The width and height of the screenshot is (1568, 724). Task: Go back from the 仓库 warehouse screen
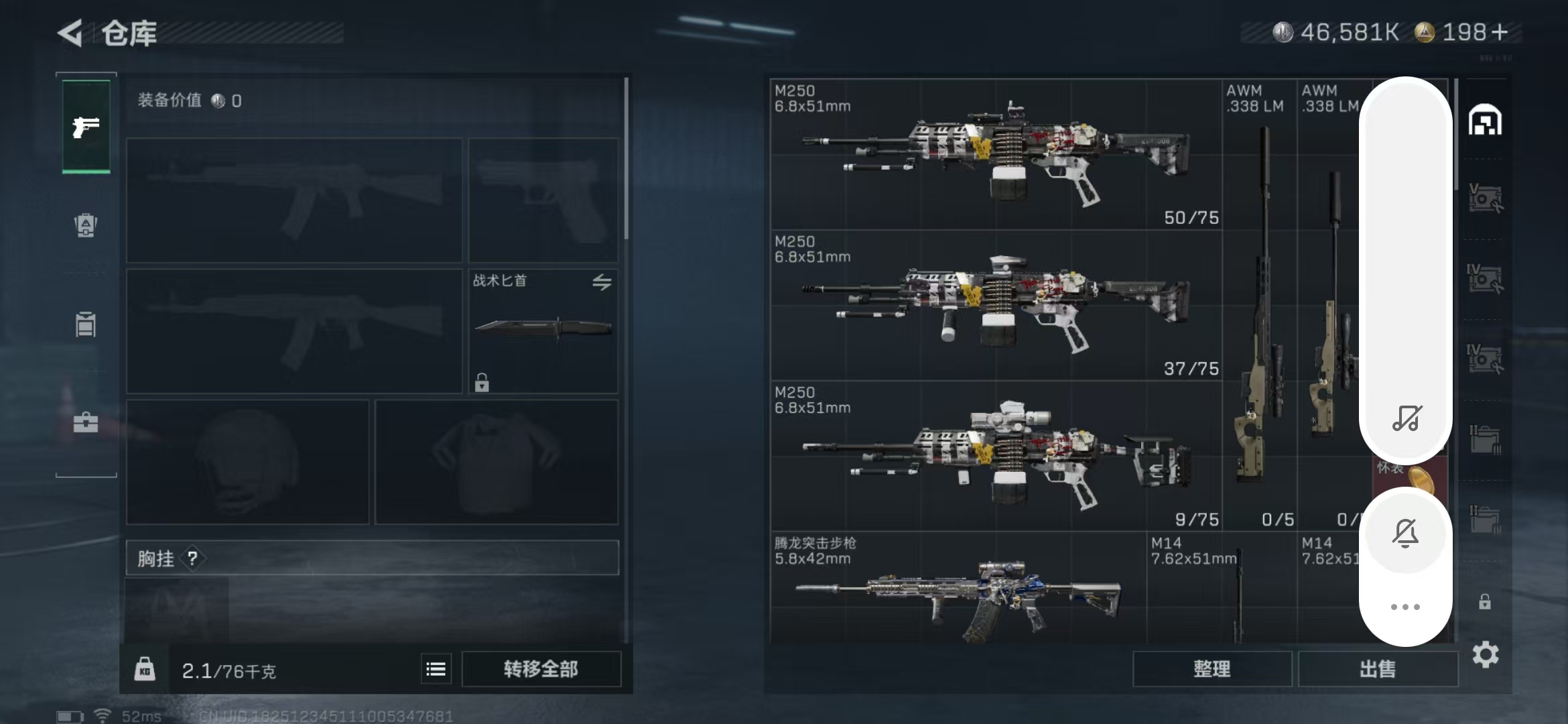[70, 32]
